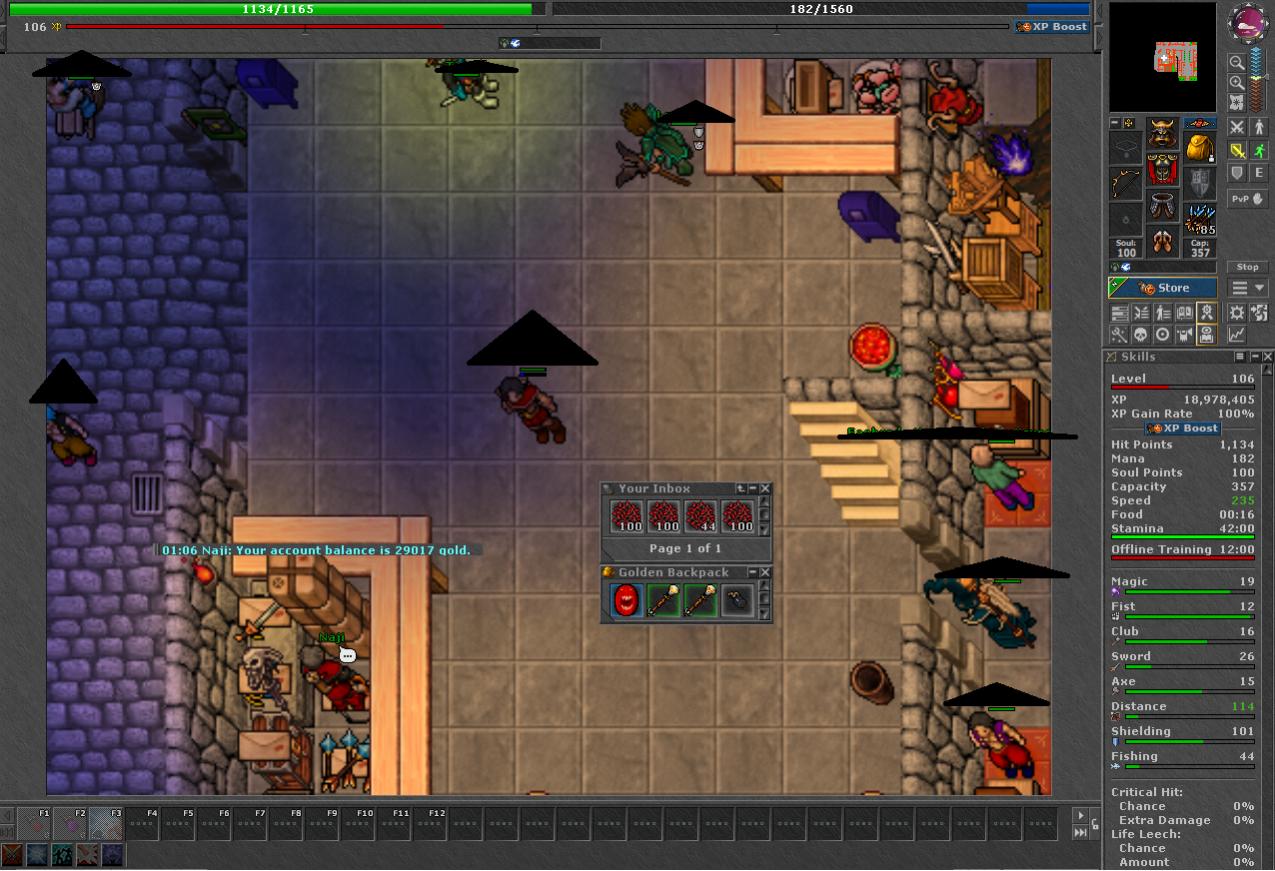This screenshot has height=871, width=1275.
Task: Click the minimap
Action: pyautogui.click(x=1162, y=57)
